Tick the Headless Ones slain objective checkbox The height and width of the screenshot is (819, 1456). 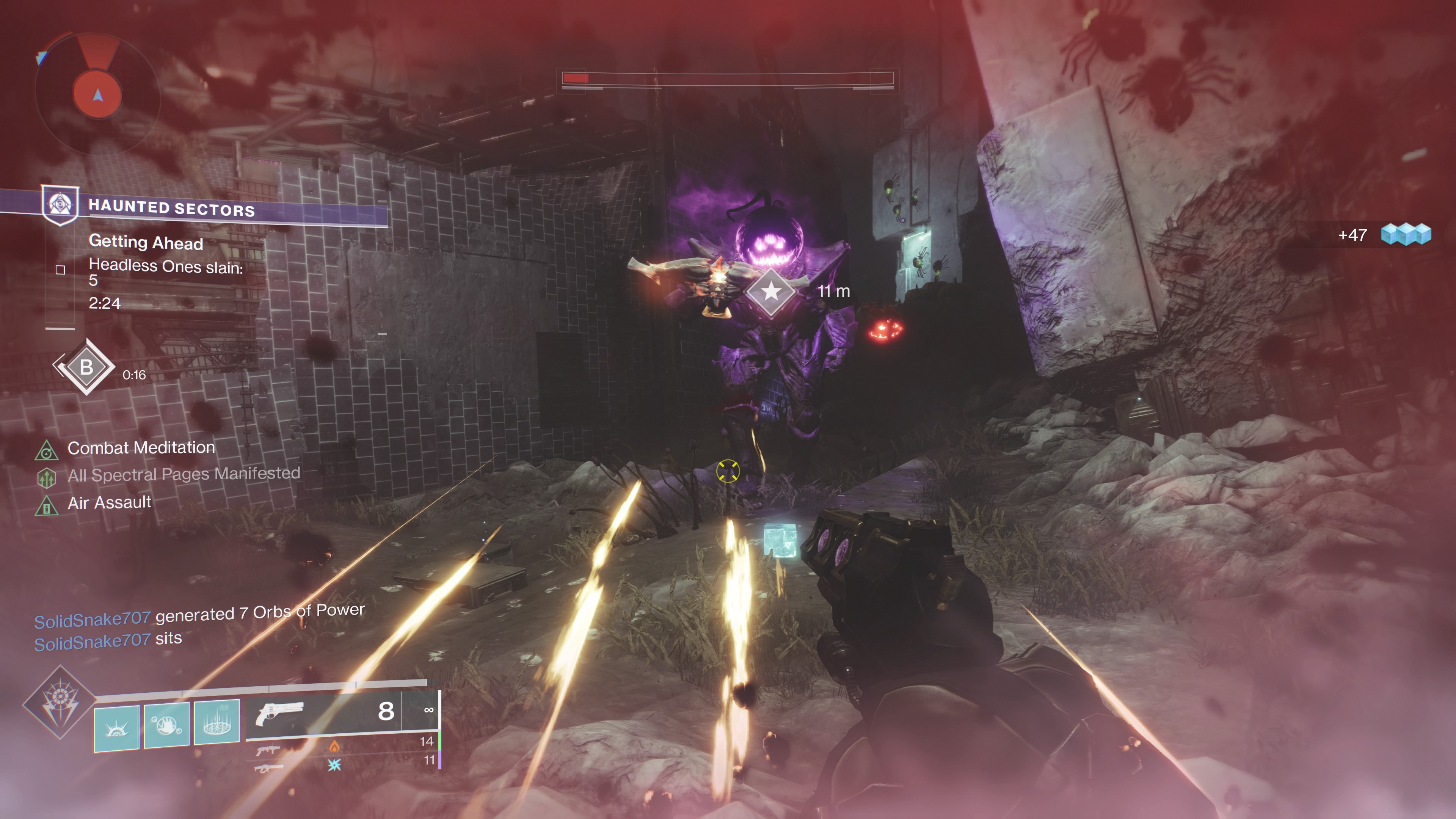tap(61, 270)
